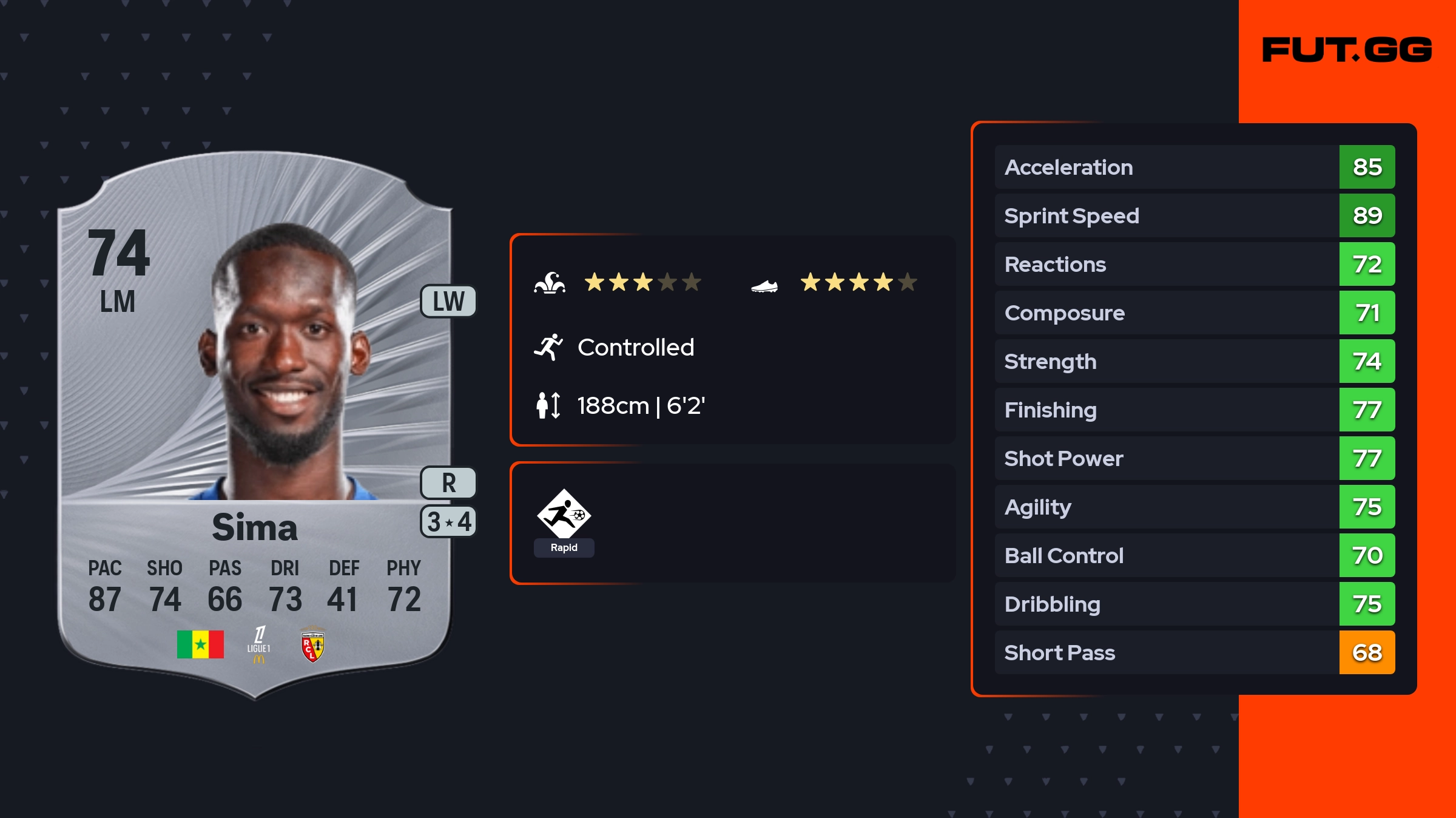Click the Reactions stat row

click(x=1195, y=265)
